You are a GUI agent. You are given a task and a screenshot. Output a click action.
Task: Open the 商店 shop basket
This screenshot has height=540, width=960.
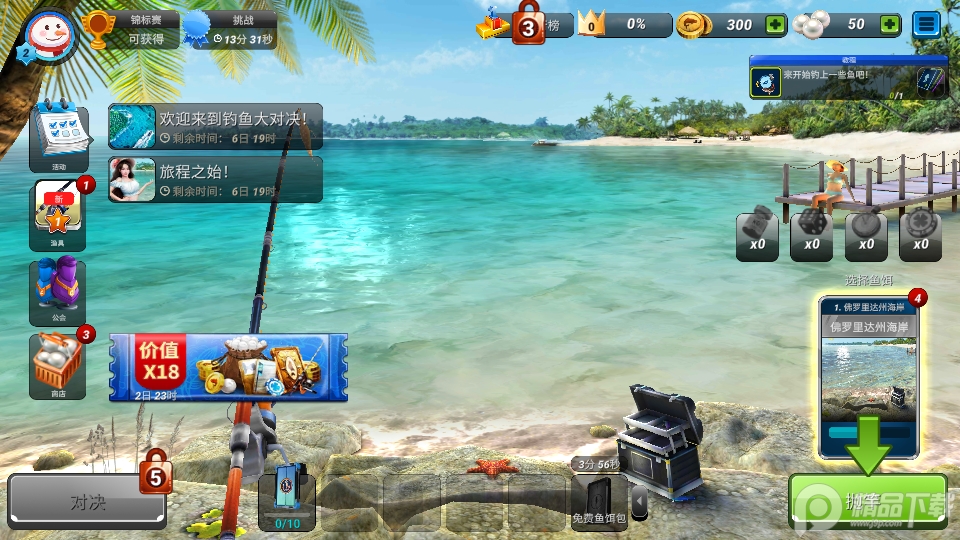57,365
